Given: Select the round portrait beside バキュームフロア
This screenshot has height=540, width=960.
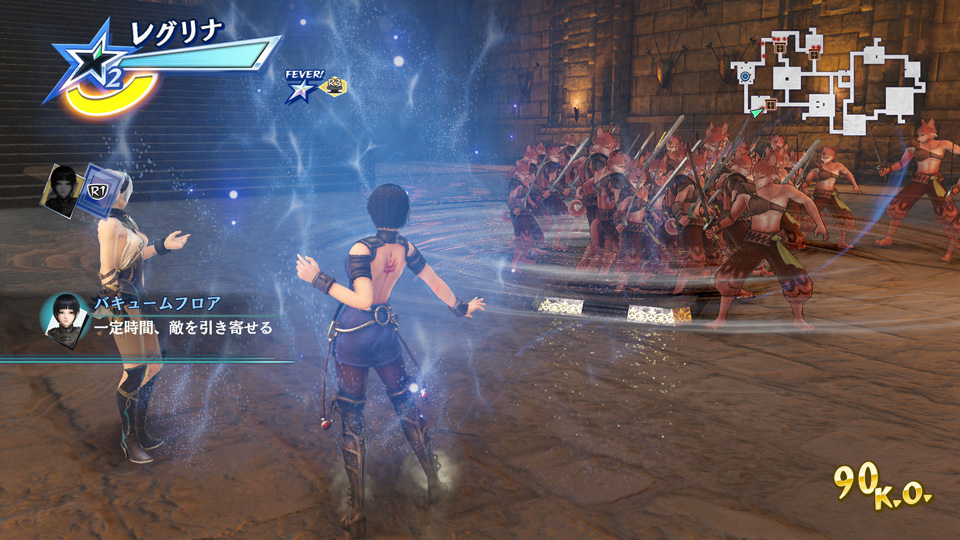Looking at the screenshot, I should pos(62,316).
